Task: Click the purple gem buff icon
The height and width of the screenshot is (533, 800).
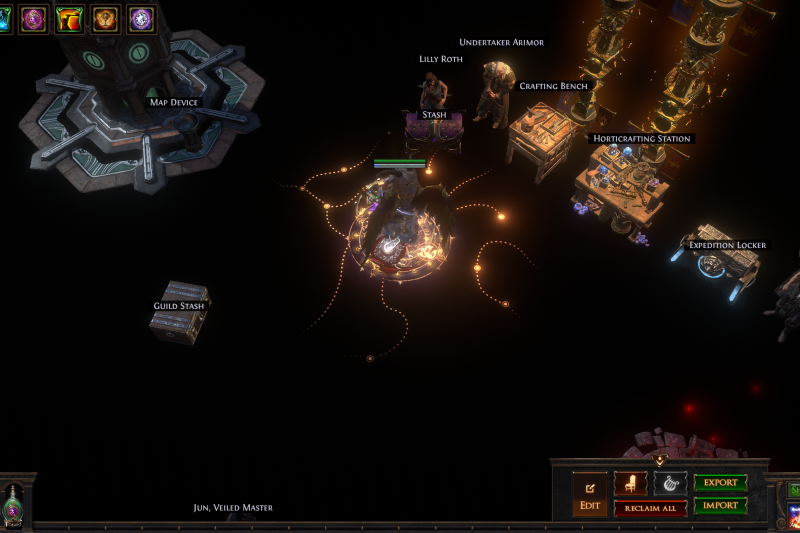Action: tap(34, 19)
